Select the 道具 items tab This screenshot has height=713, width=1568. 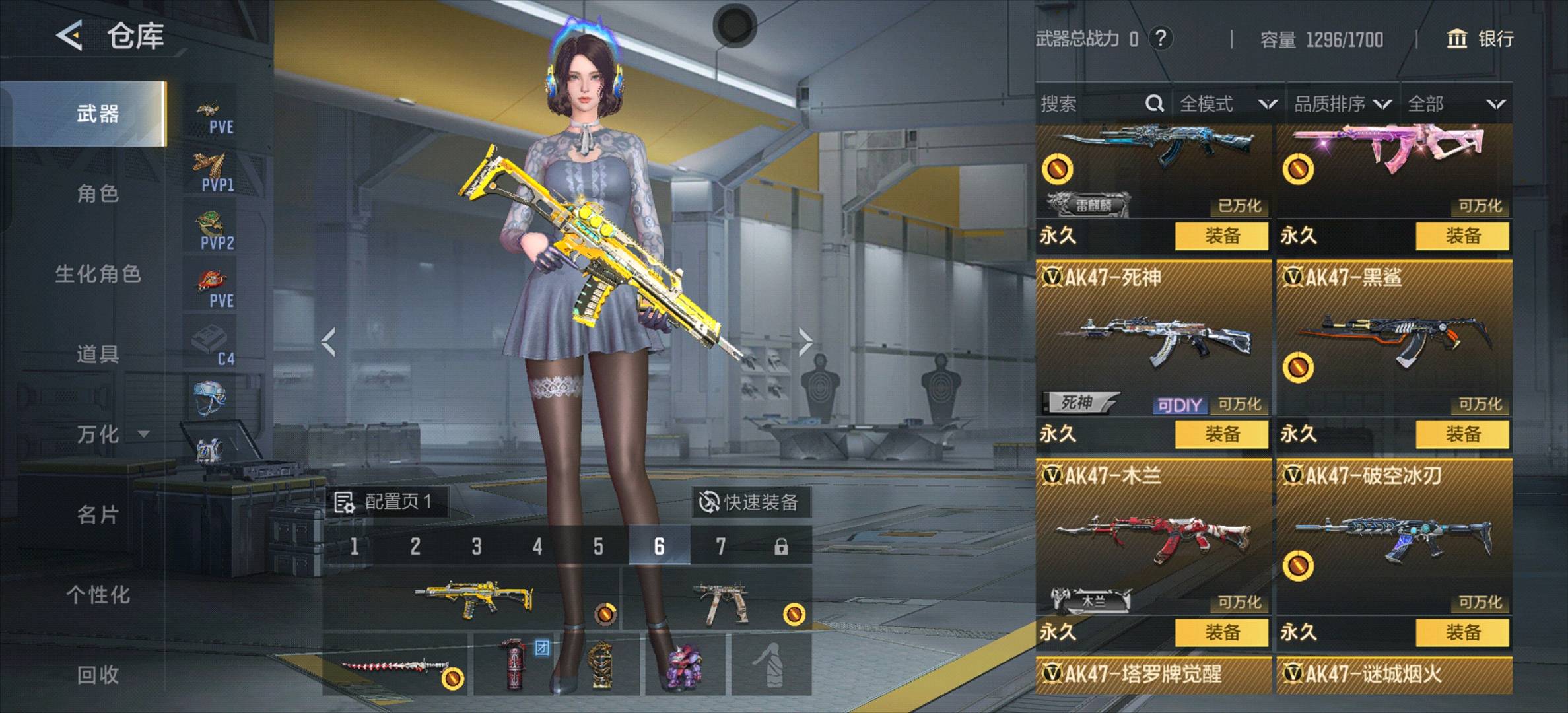98,355
